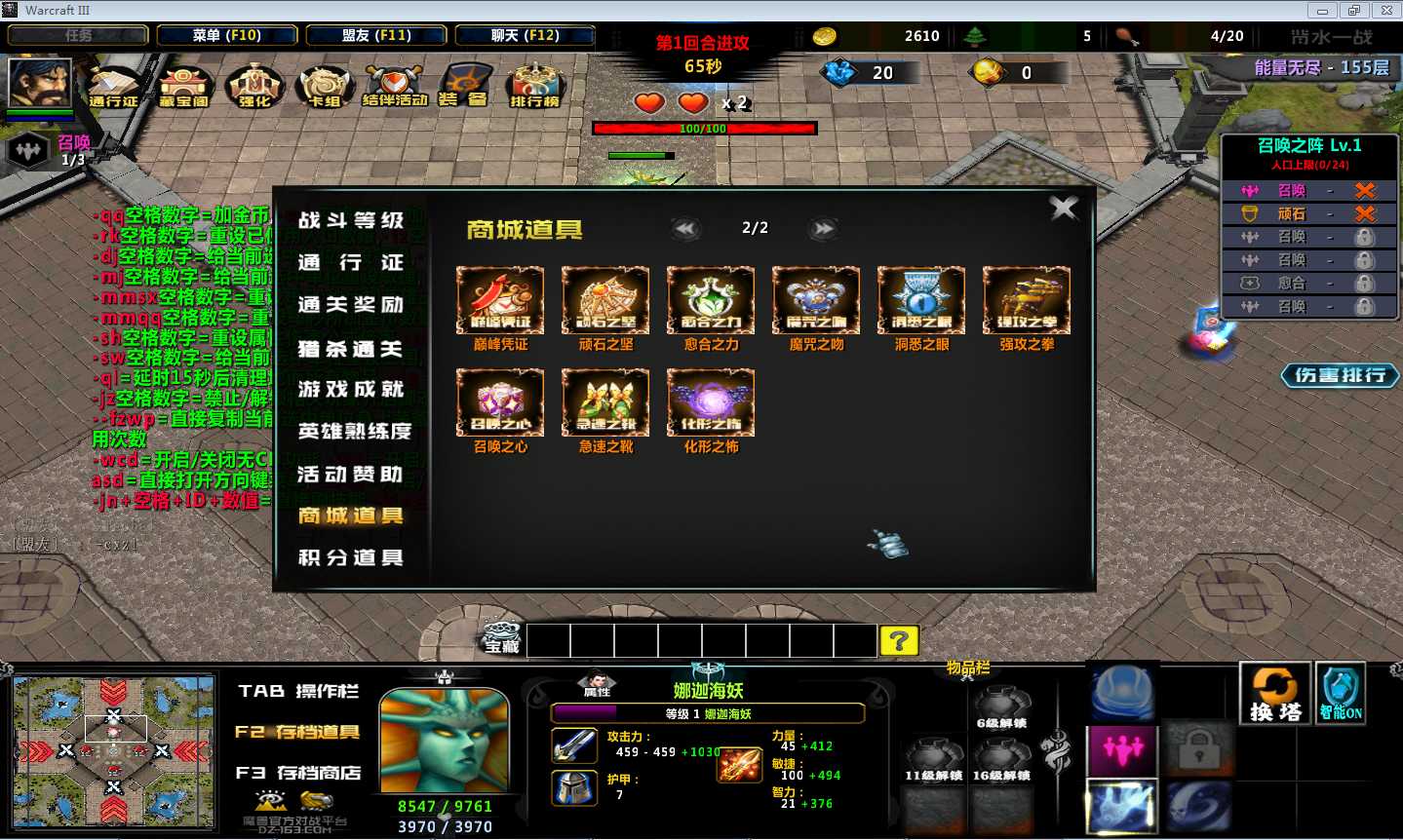This screenshot has width=1403, height=840.
Task: Go to the next shop page arrow
Action: point(824,229)
